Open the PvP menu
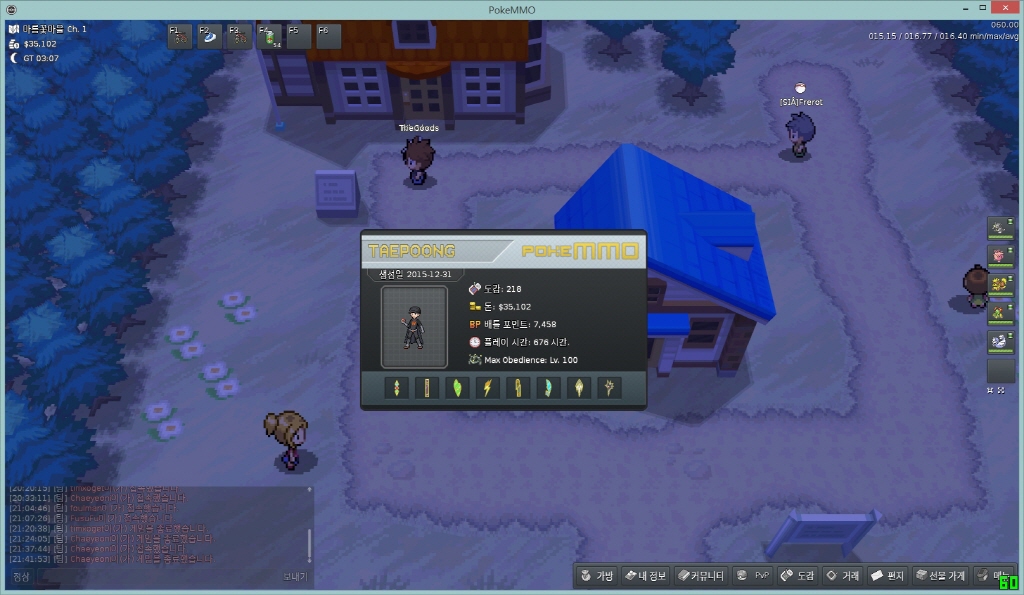Viewport: 1024px width, 595px height. pyautogui.click(x=752, y=576)
